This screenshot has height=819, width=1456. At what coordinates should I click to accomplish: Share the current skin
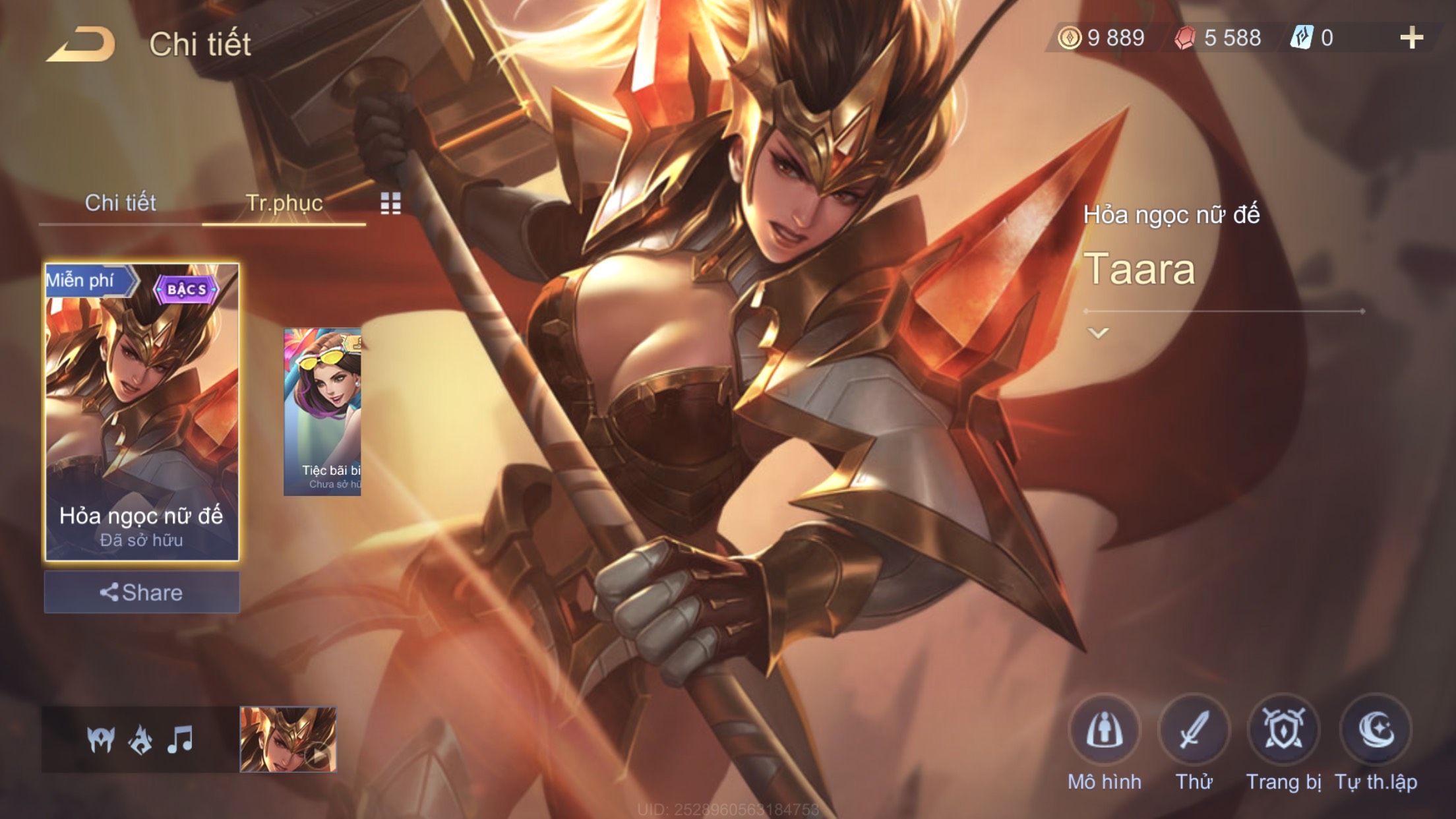click(142, 592)
